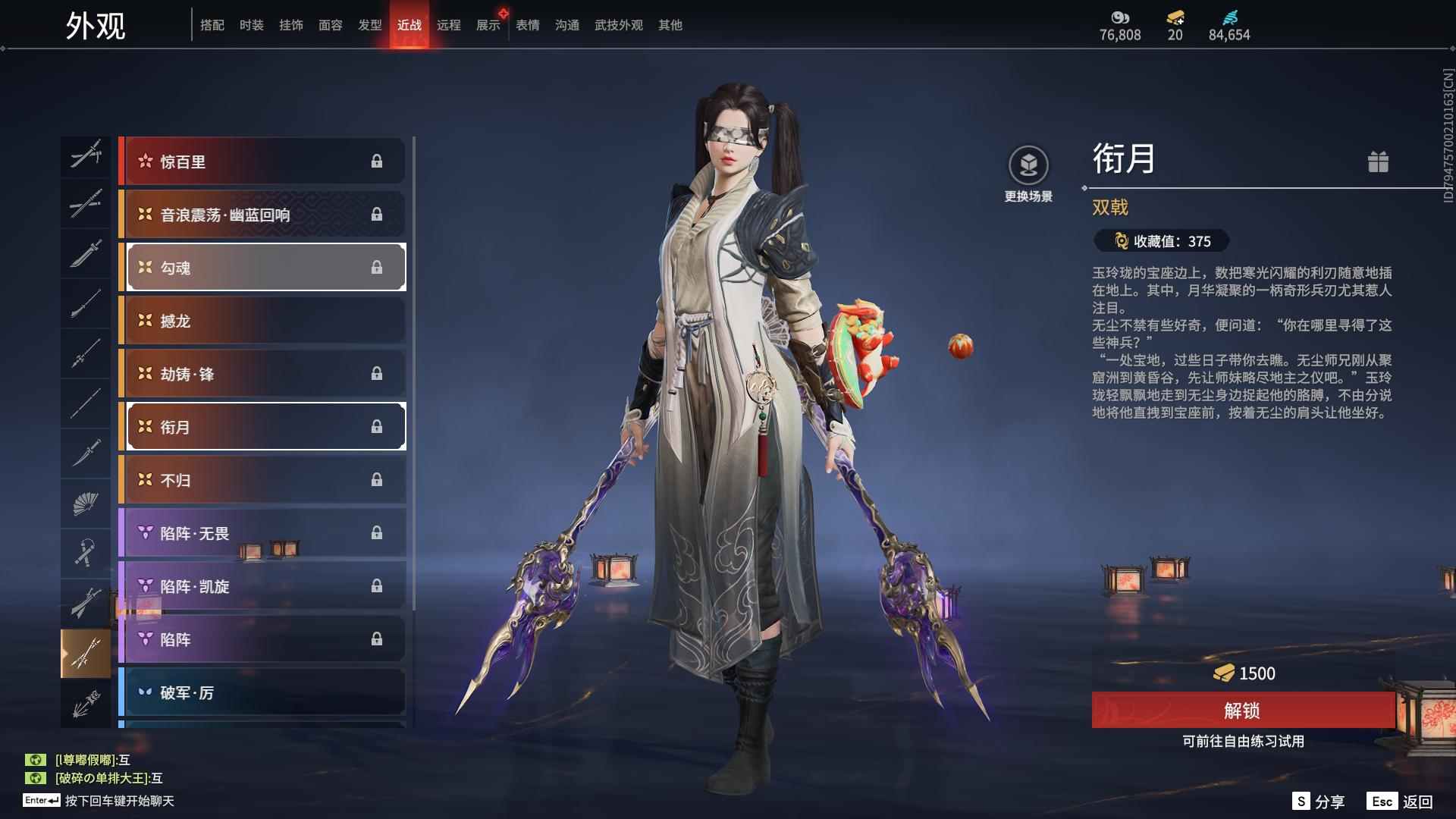Select the 陷阵·无畏 skin entry
This screenshot has height=819, width=1456.
(263, 533)
